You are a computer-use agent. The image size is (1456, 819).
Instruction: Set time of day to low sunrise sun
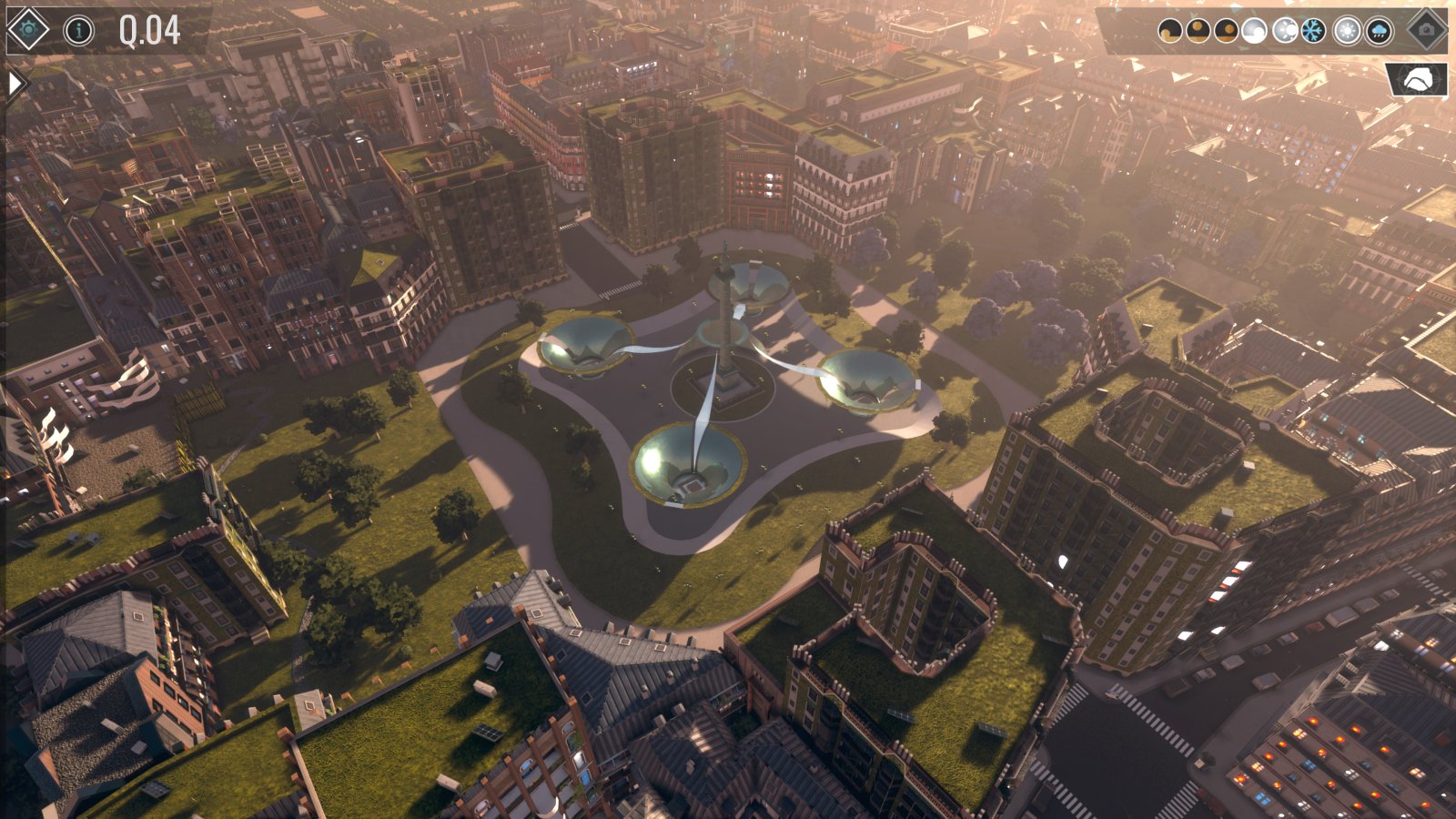(x=1169, y=32)
